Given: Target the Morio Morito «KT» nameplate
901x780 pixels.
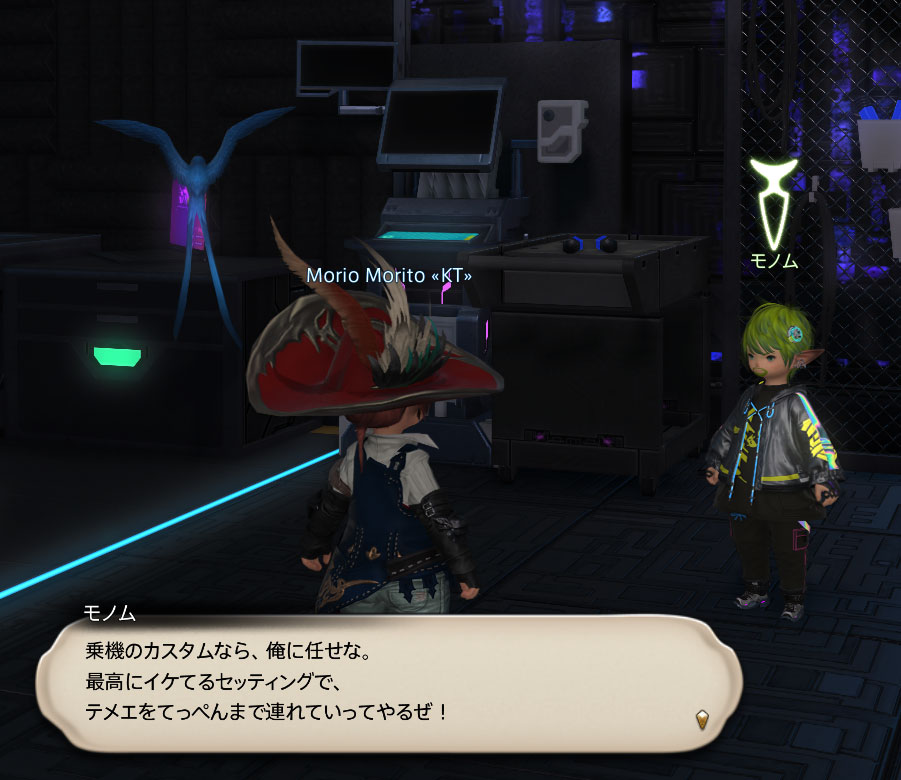Looking at the screenshot, I should 389,274.
